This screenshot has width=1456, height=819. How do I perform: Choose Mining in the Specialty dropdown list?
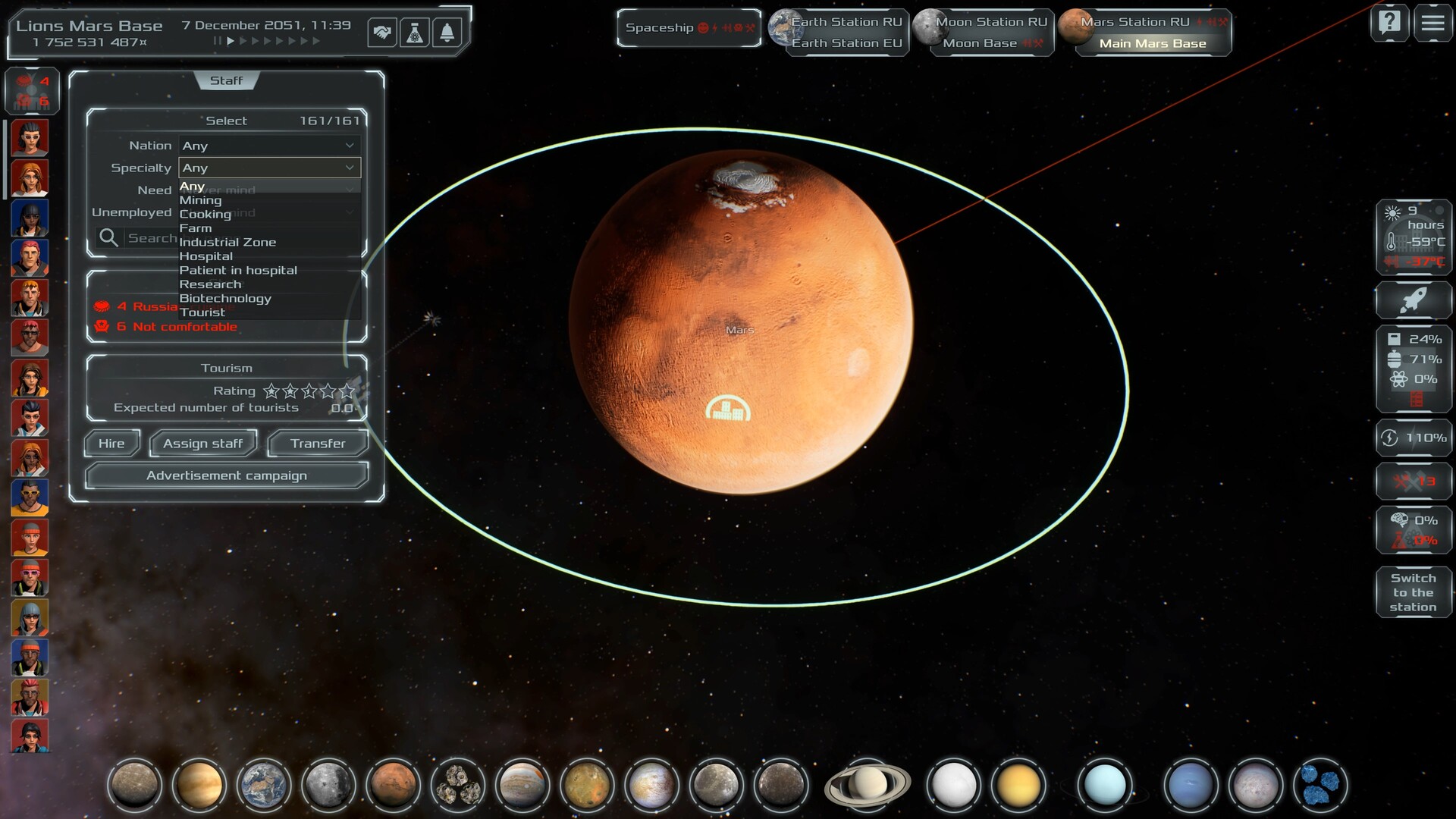[x=201, y=200]
